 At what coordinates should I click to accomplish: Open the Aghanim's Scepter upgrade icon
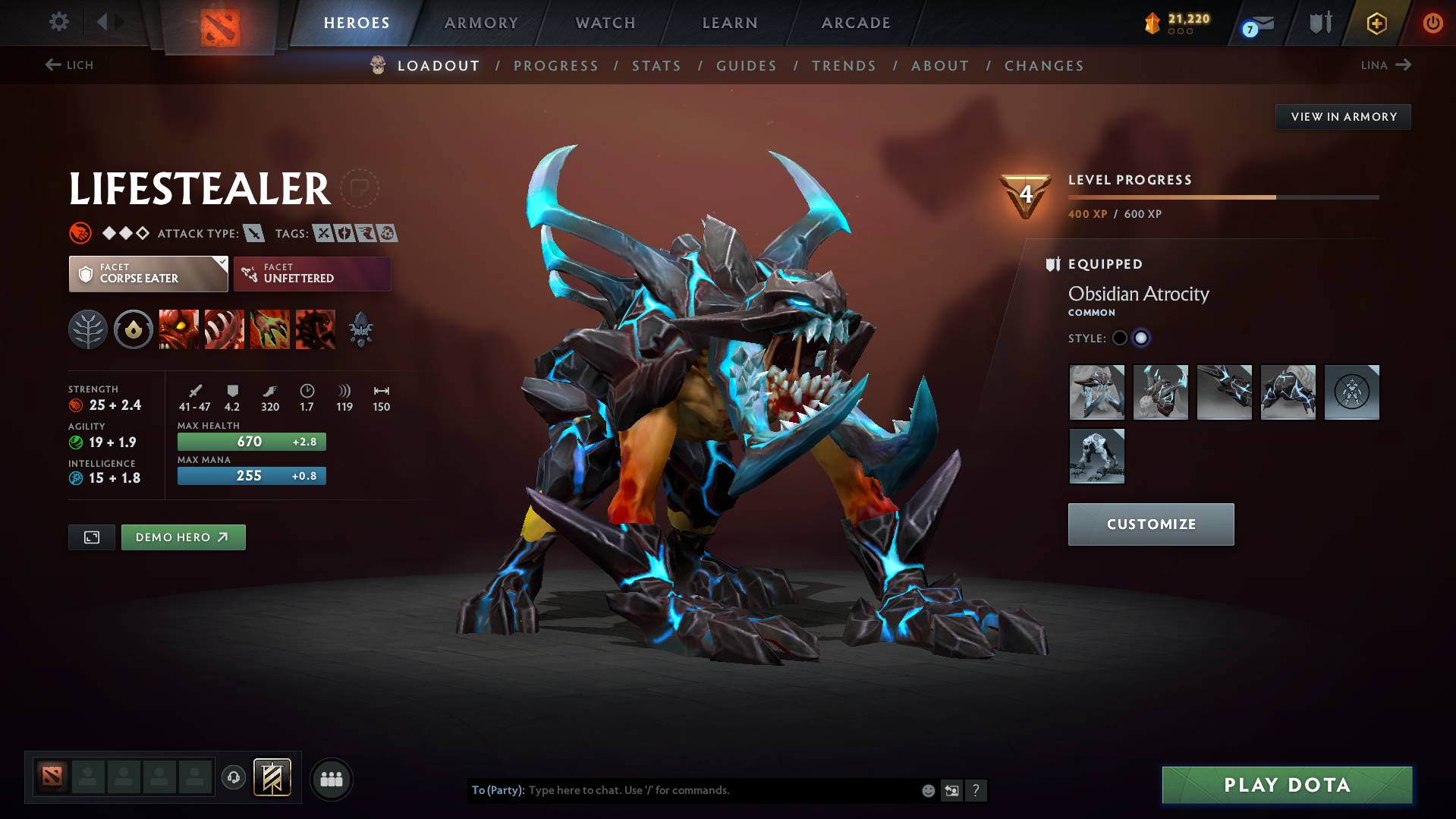[360, 329]
